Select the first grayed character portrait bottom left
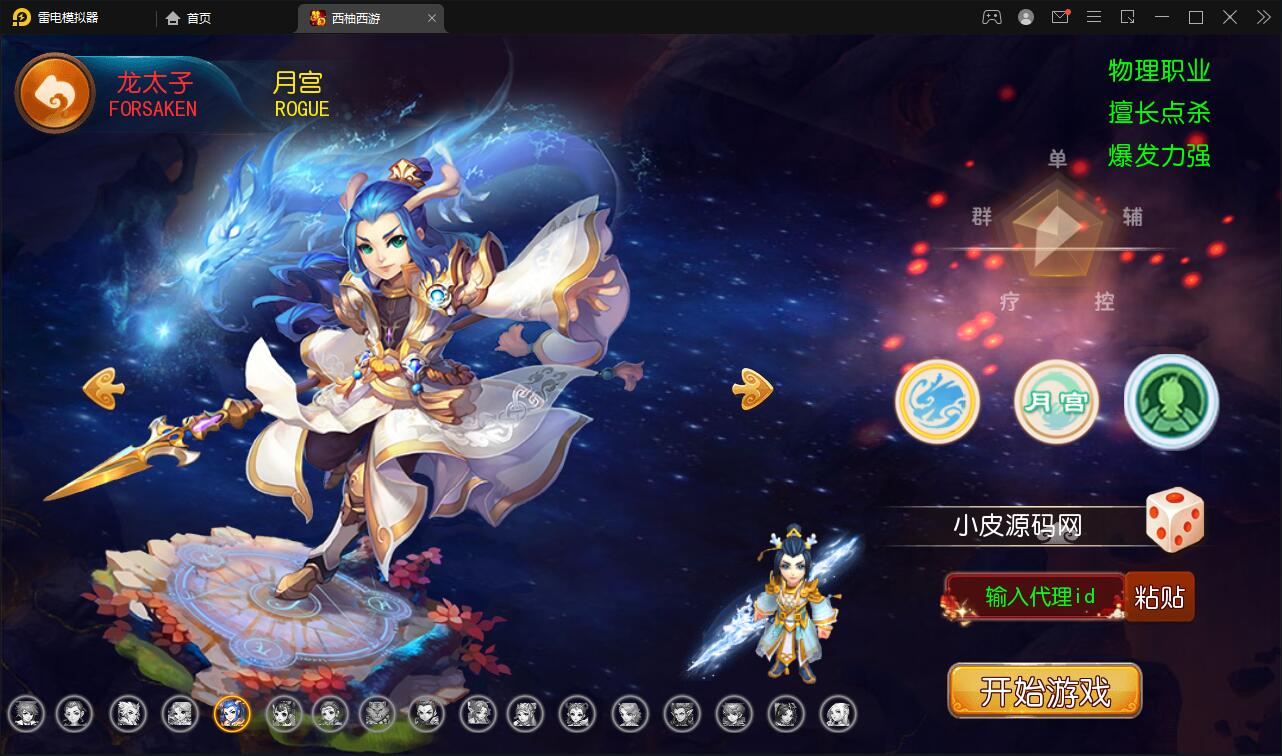The height and width of the screenshot is (756, 1282). [27, 713]
